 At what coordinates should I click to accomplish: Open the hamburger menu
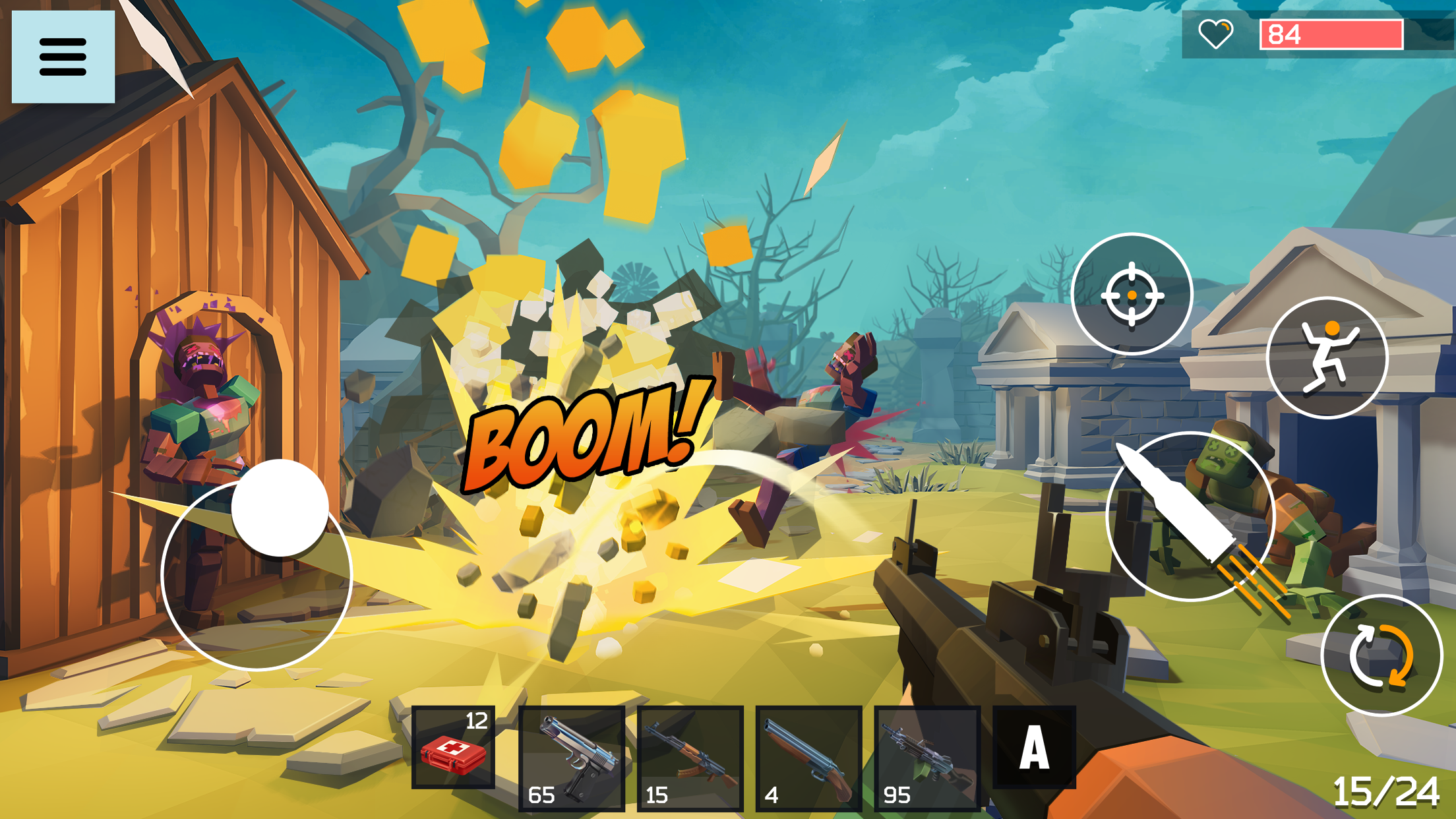click(63, 55)
